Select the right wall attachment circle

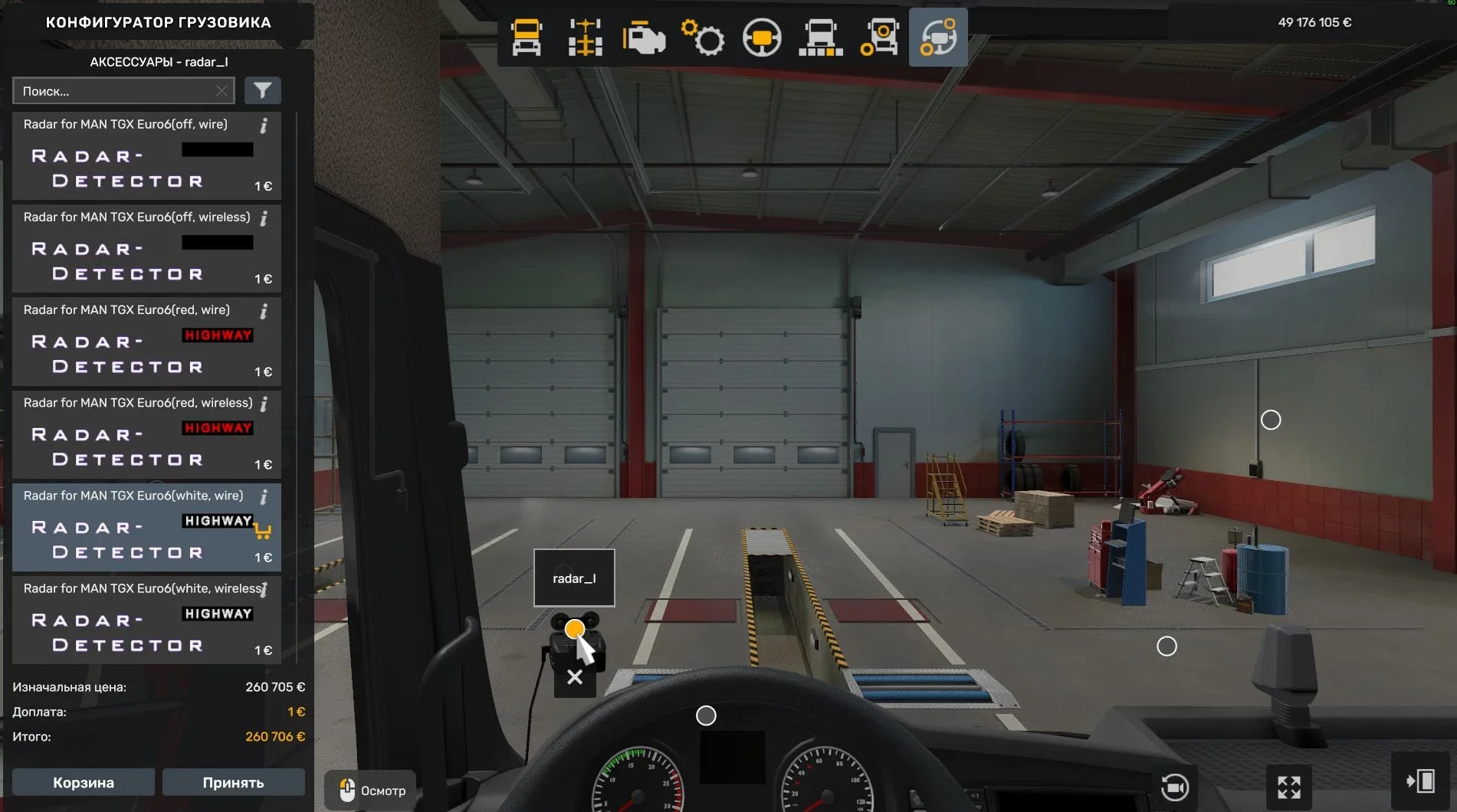pyautogui.click(x=1271, y=420)
